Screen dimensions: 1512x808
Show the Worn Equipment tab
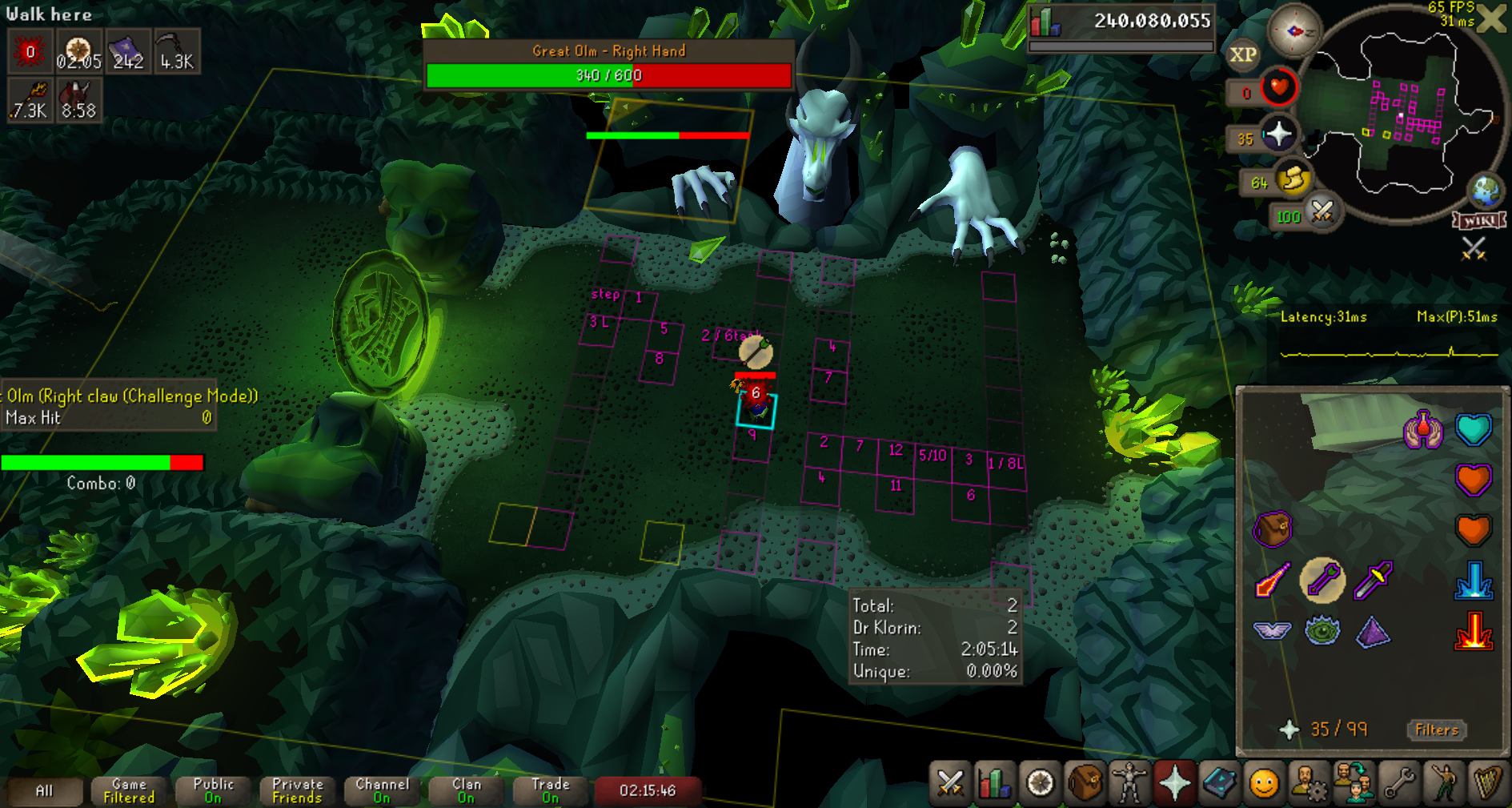[x=1129, y=782]
